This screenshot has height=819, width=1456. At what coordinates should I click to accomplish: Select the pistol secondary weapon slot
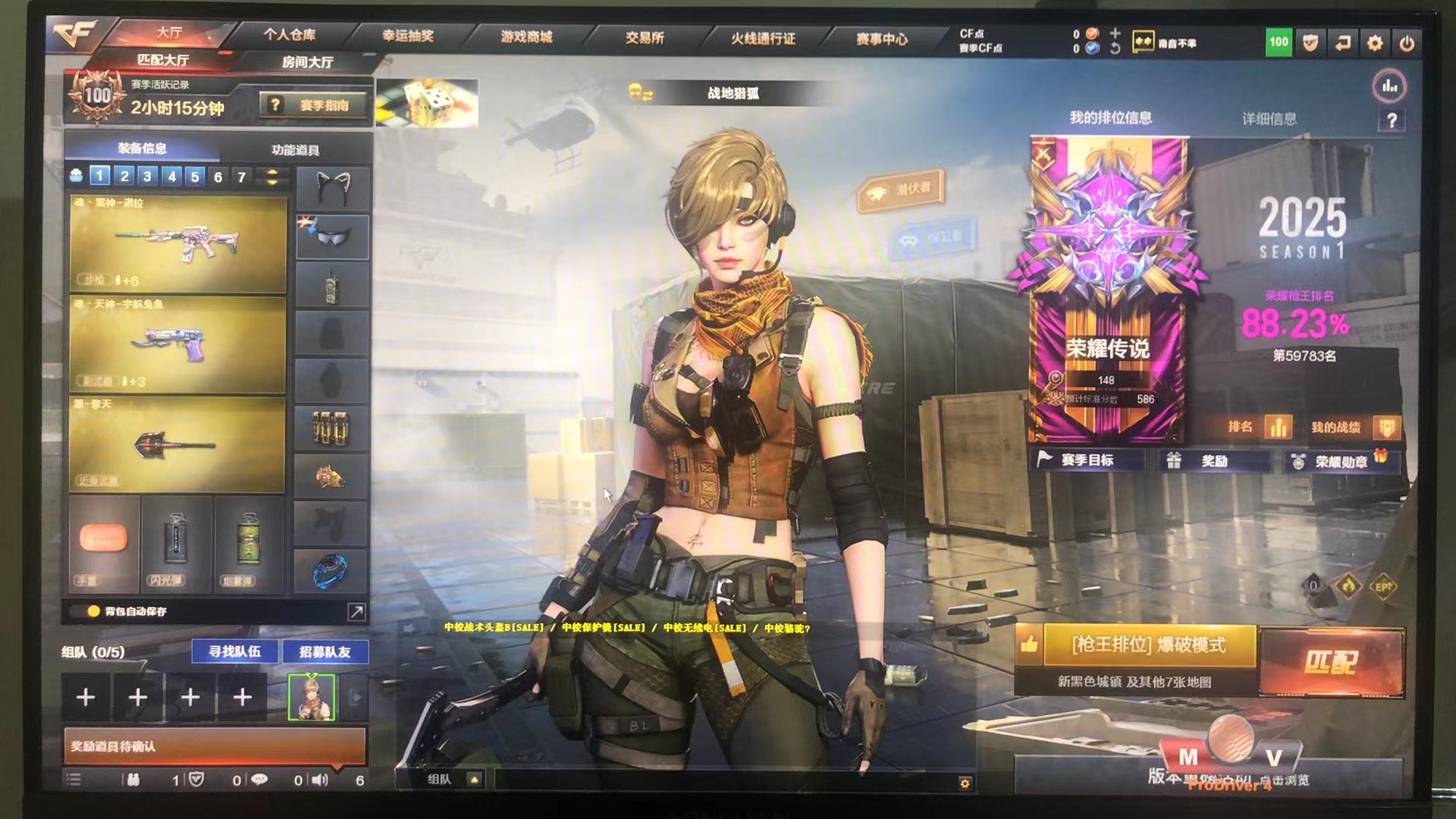pos(178,345)
